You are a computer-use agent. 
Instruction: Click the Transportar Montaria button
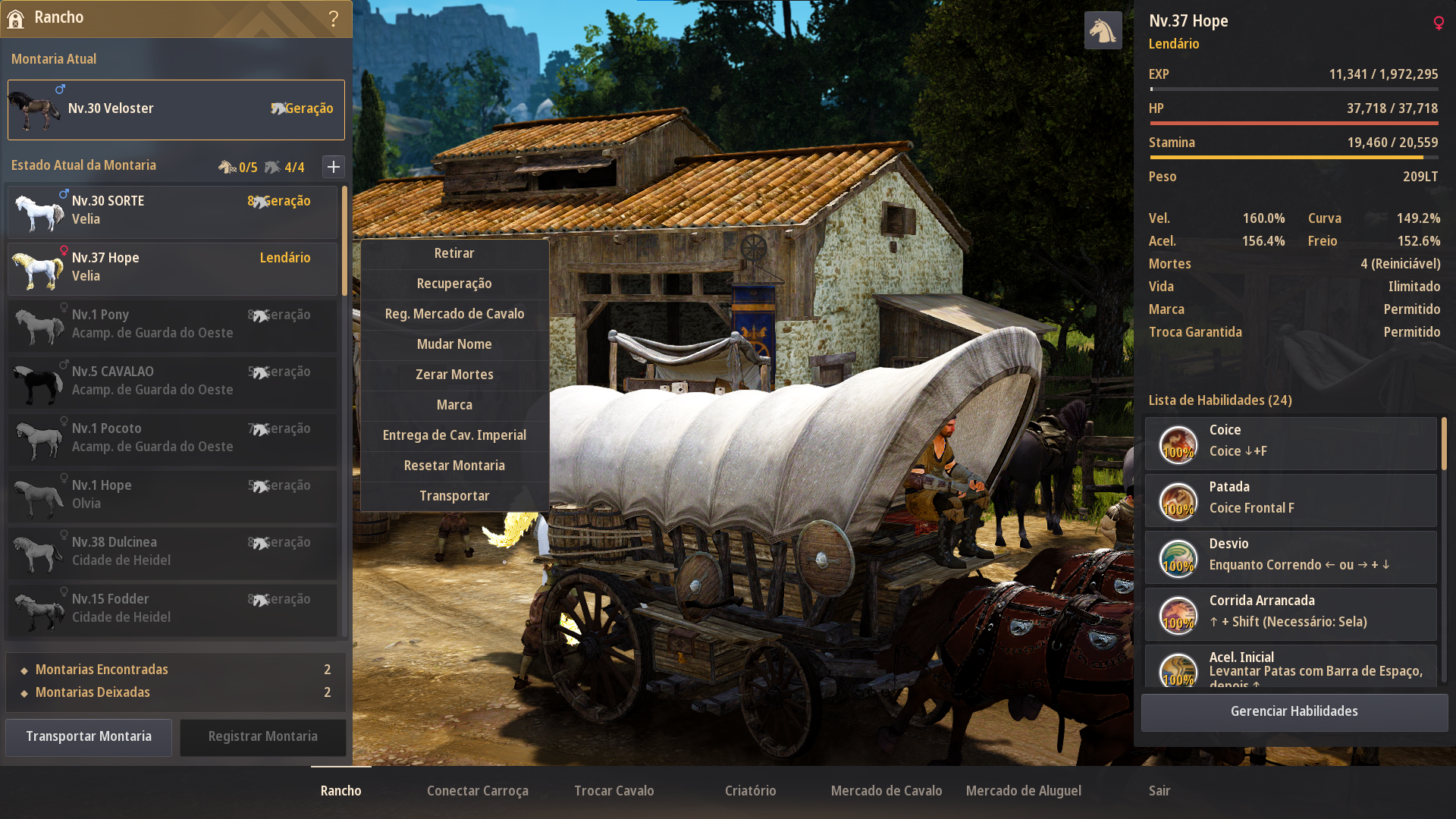[x=89, y=736]
